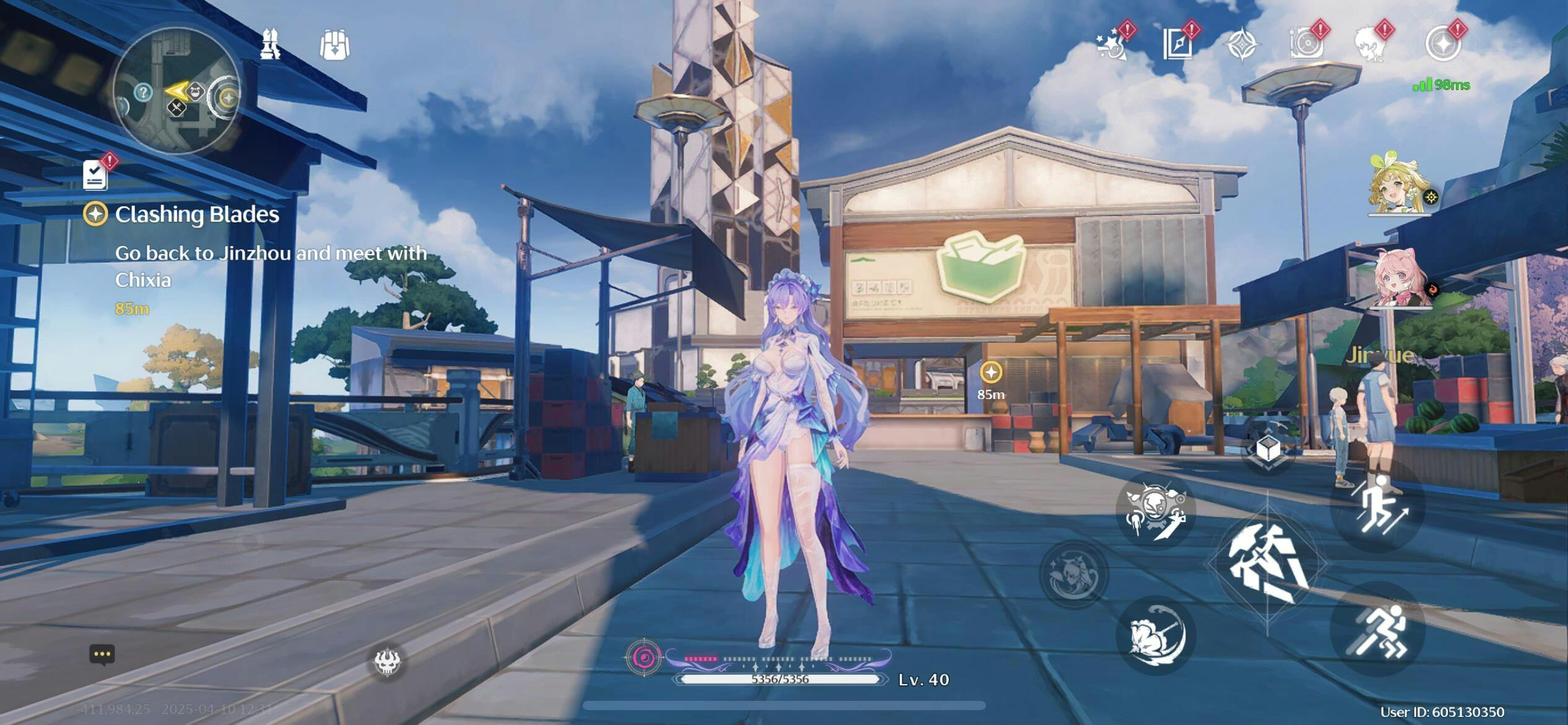Open the Resonator character head icon
The height and width of the screenshot is (725, 1568).
(1372, 45)
